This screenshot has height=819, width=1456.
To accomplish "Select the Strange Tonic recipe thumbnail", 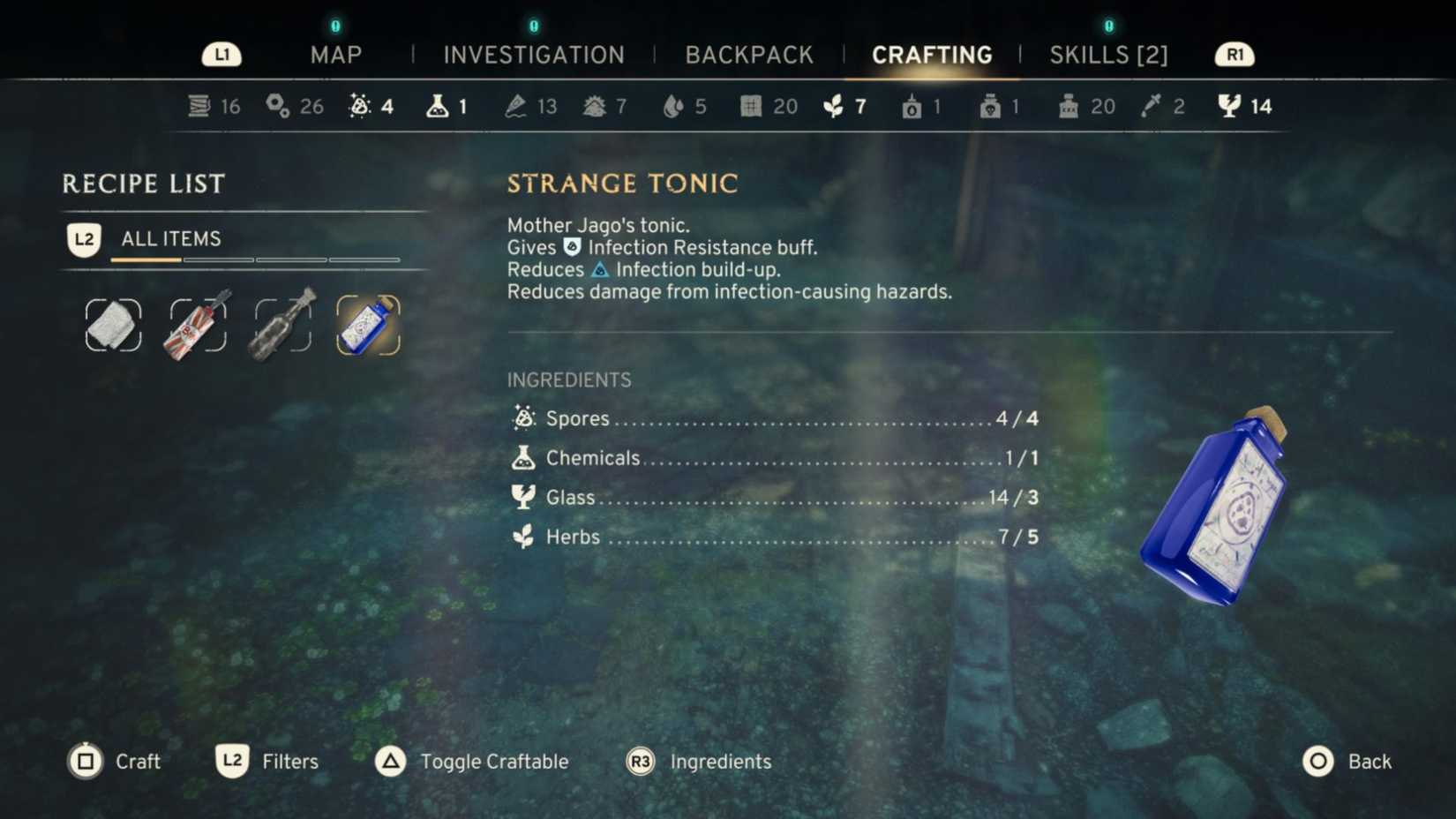I will point(369,324).
